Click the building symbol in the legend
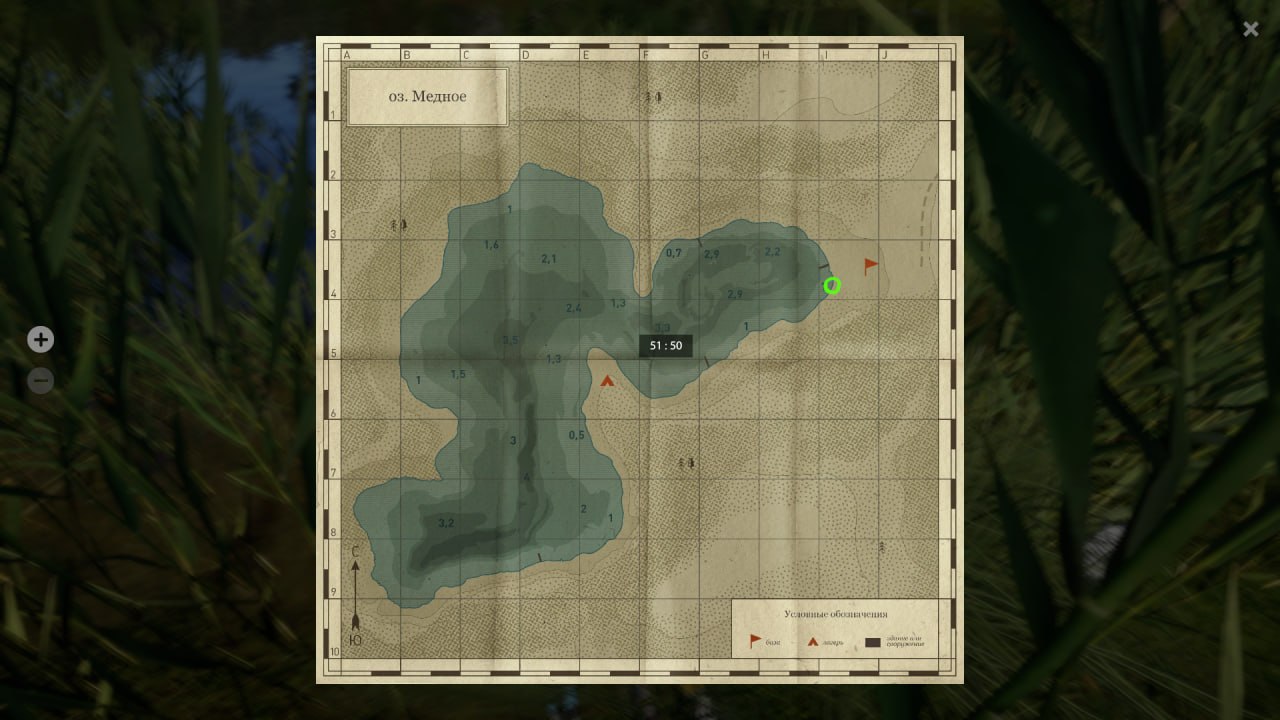1280x720 pixels. 873,643
